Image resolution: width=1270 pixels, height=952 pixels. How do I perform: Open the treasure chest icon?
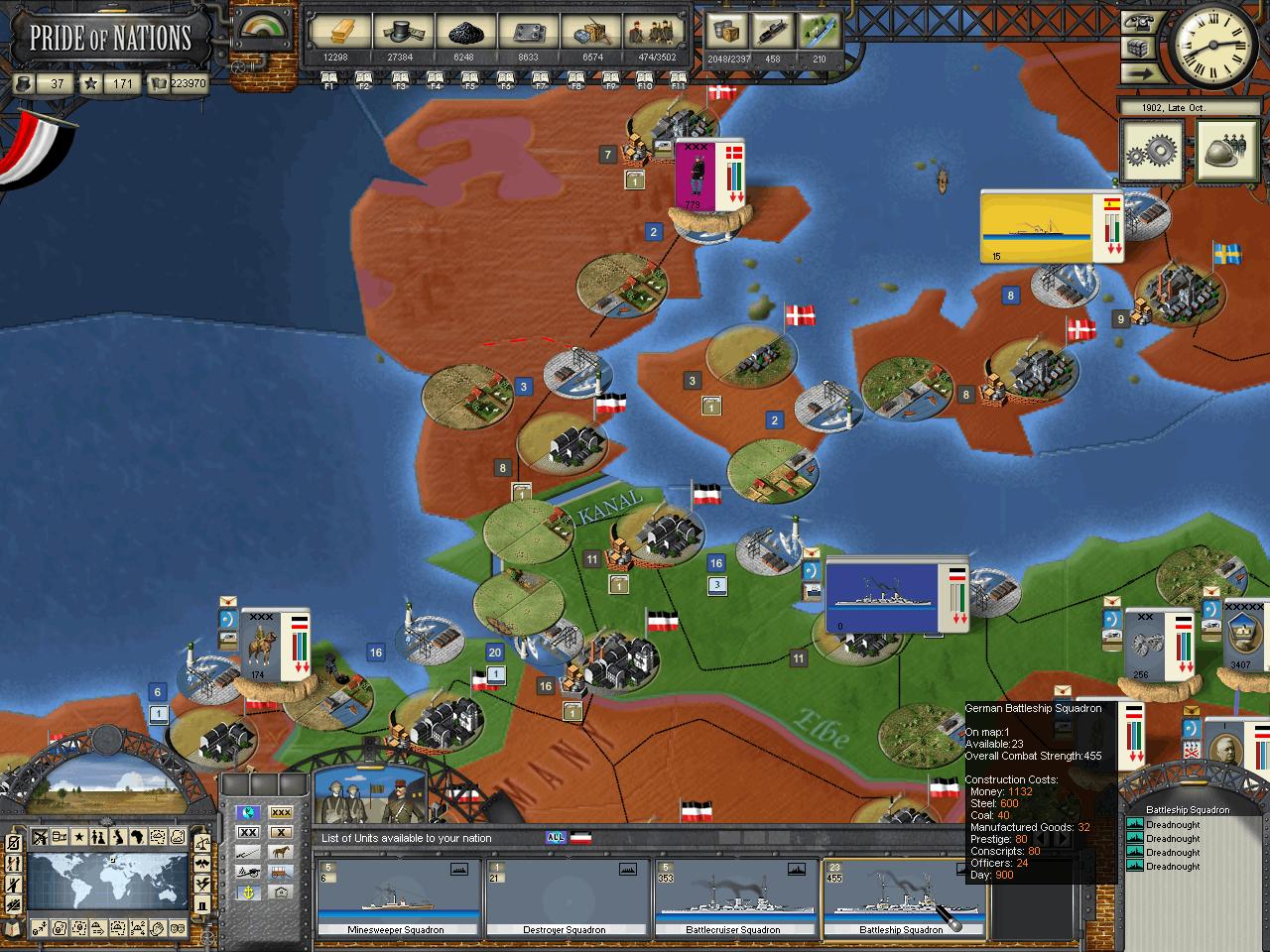(x=1141, y=48)
